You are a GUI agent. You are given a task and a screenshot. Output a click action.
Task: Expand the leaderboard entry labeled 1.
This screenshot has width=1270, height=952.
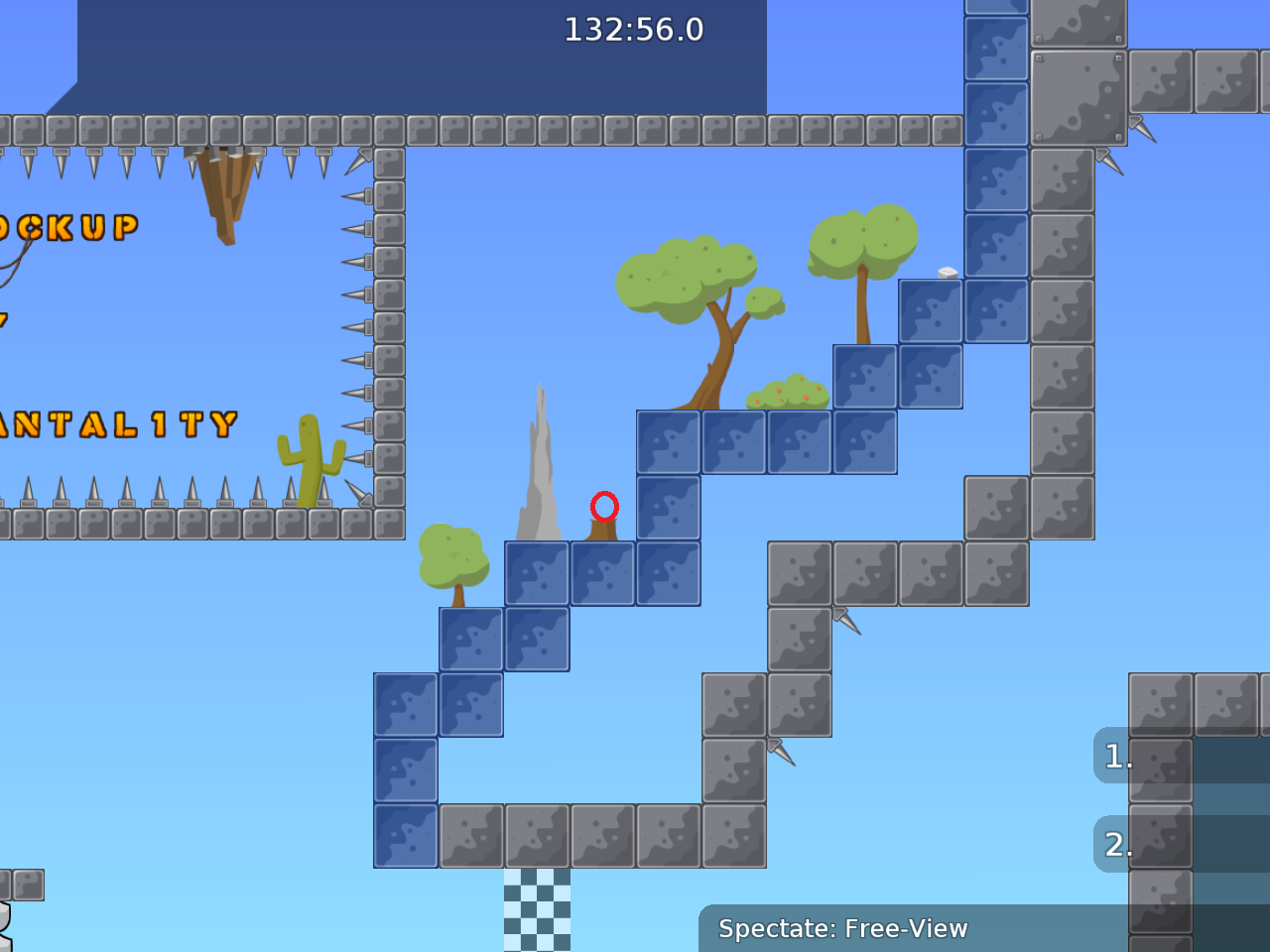coord(1116,756)
